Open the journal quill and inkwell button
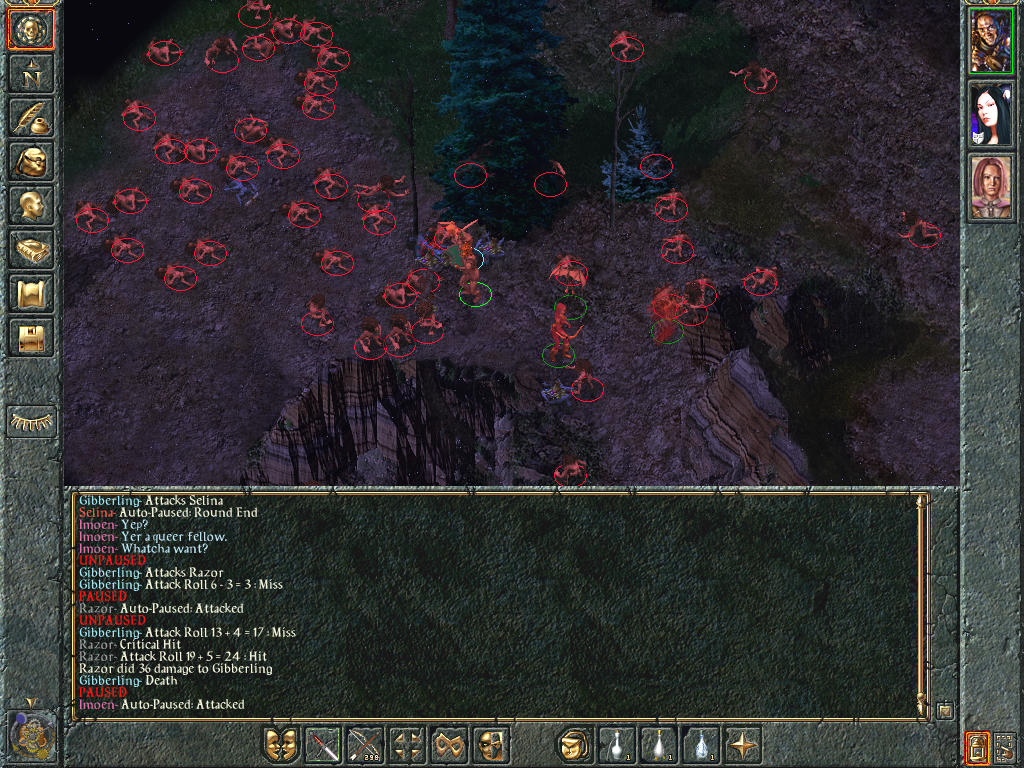The image size is (1024, 768). [x=31, y=117]
